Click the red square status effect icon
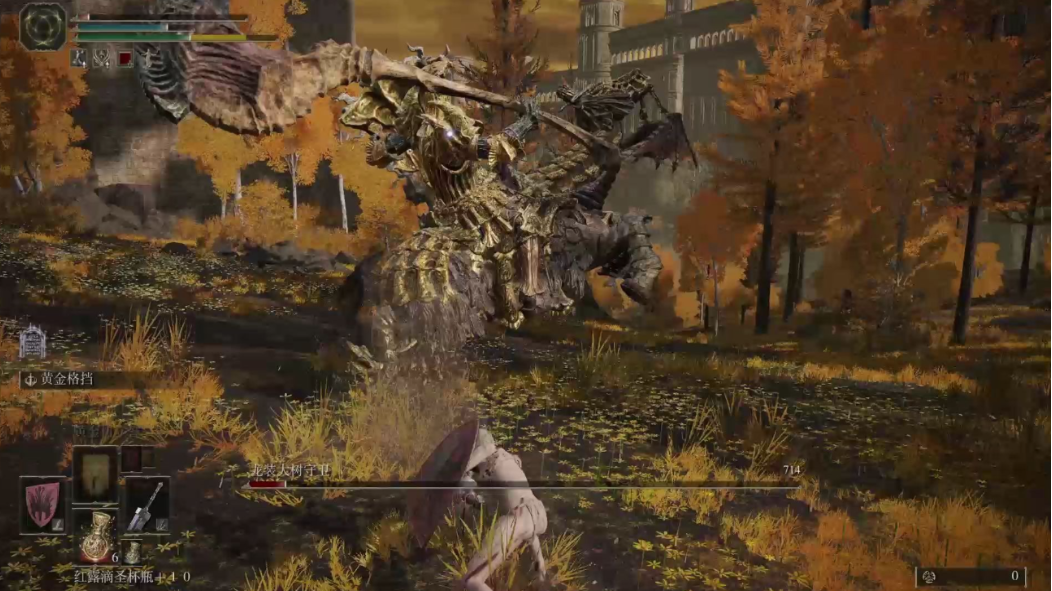 coord(125,59)
